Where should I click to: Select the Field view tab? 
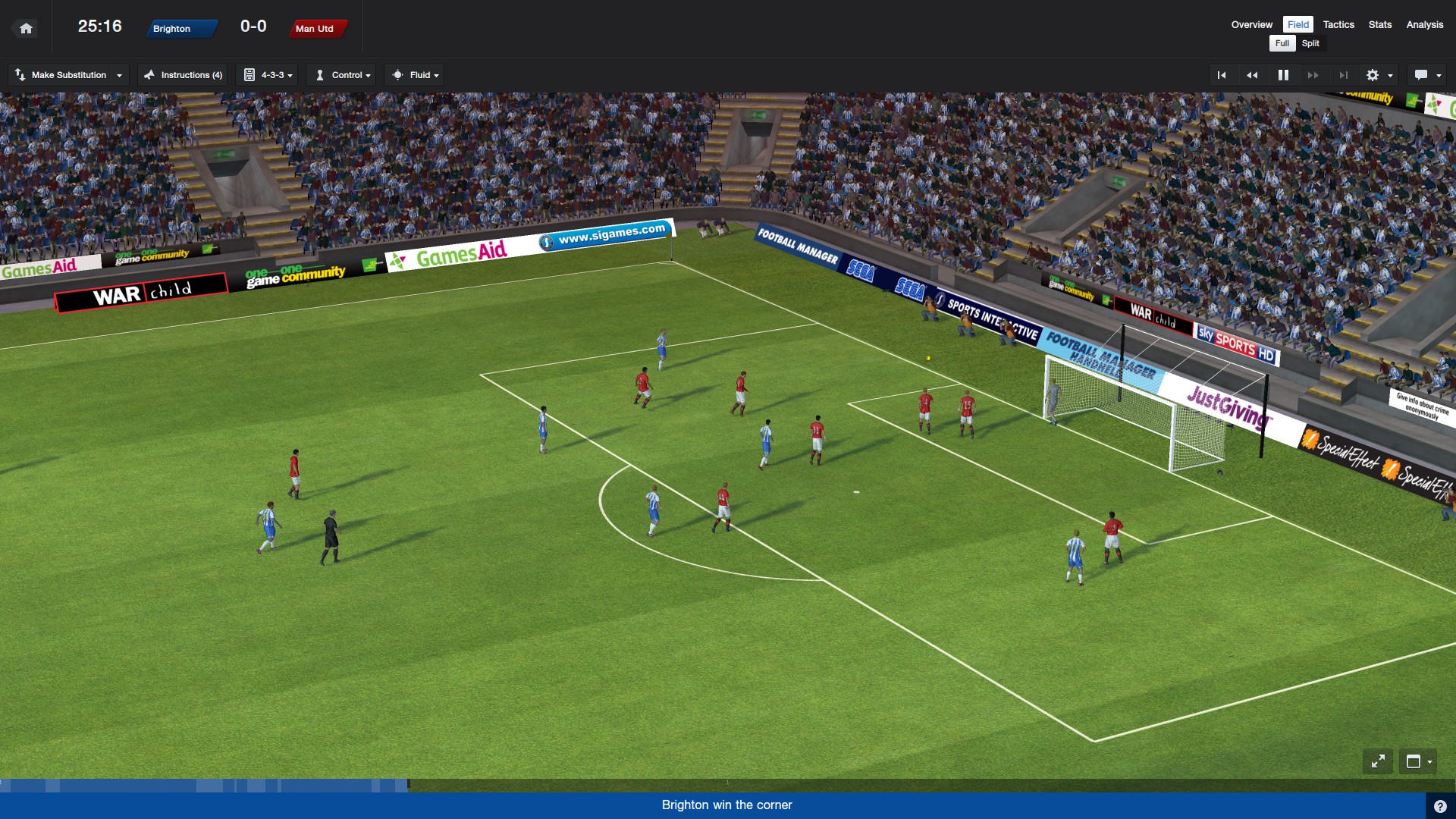point(1298,25)
